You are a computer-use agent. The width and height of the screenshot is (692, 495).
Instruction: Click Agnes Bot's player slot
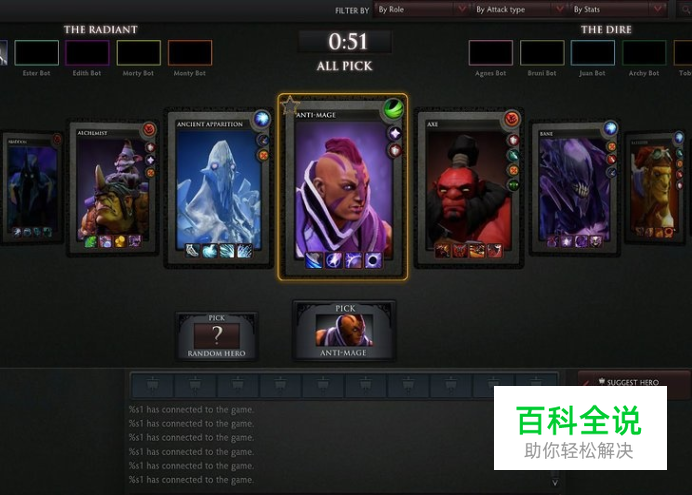pos(490,53)
